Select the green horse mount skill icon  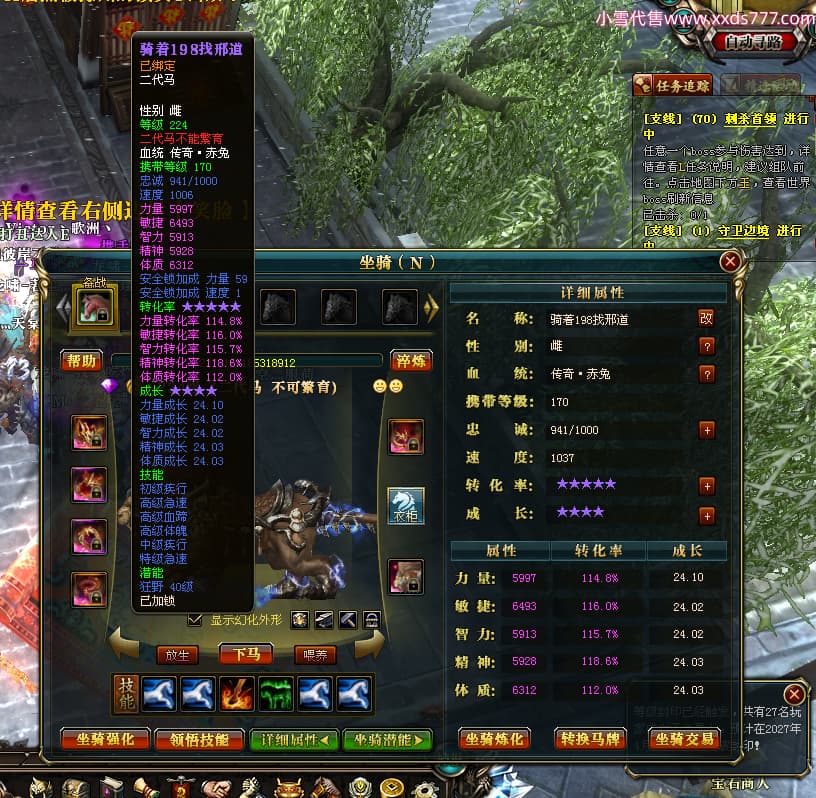point(276,693)
